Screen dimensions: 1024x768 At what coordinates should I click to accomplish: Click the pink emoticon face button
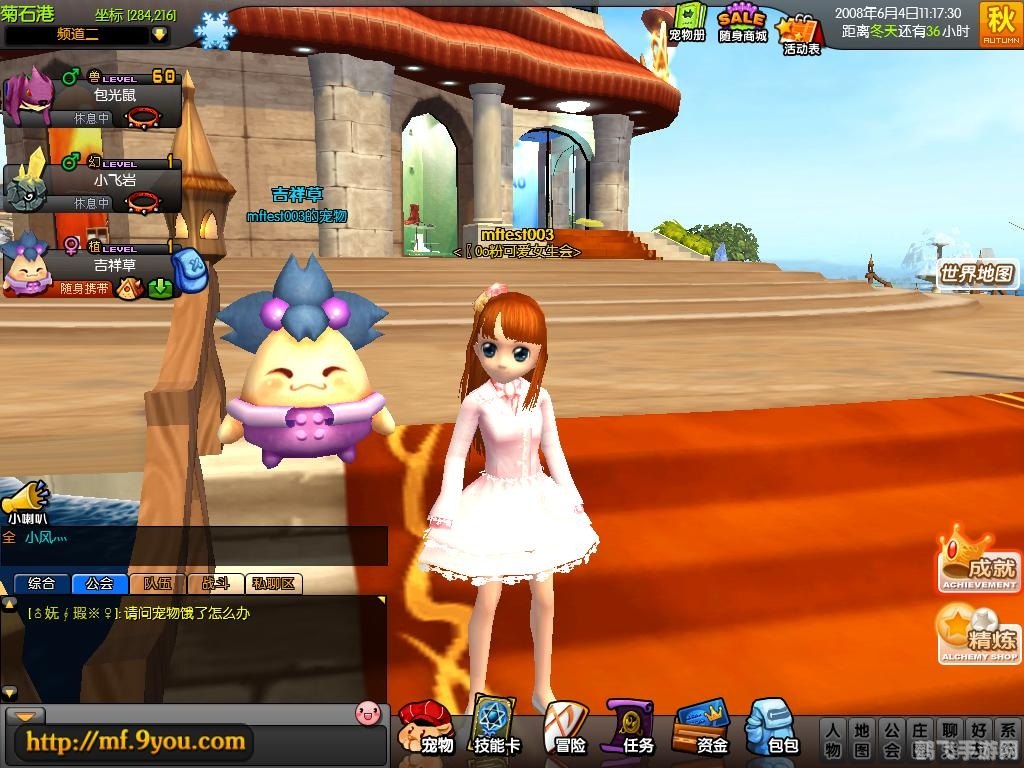point(368,713)
